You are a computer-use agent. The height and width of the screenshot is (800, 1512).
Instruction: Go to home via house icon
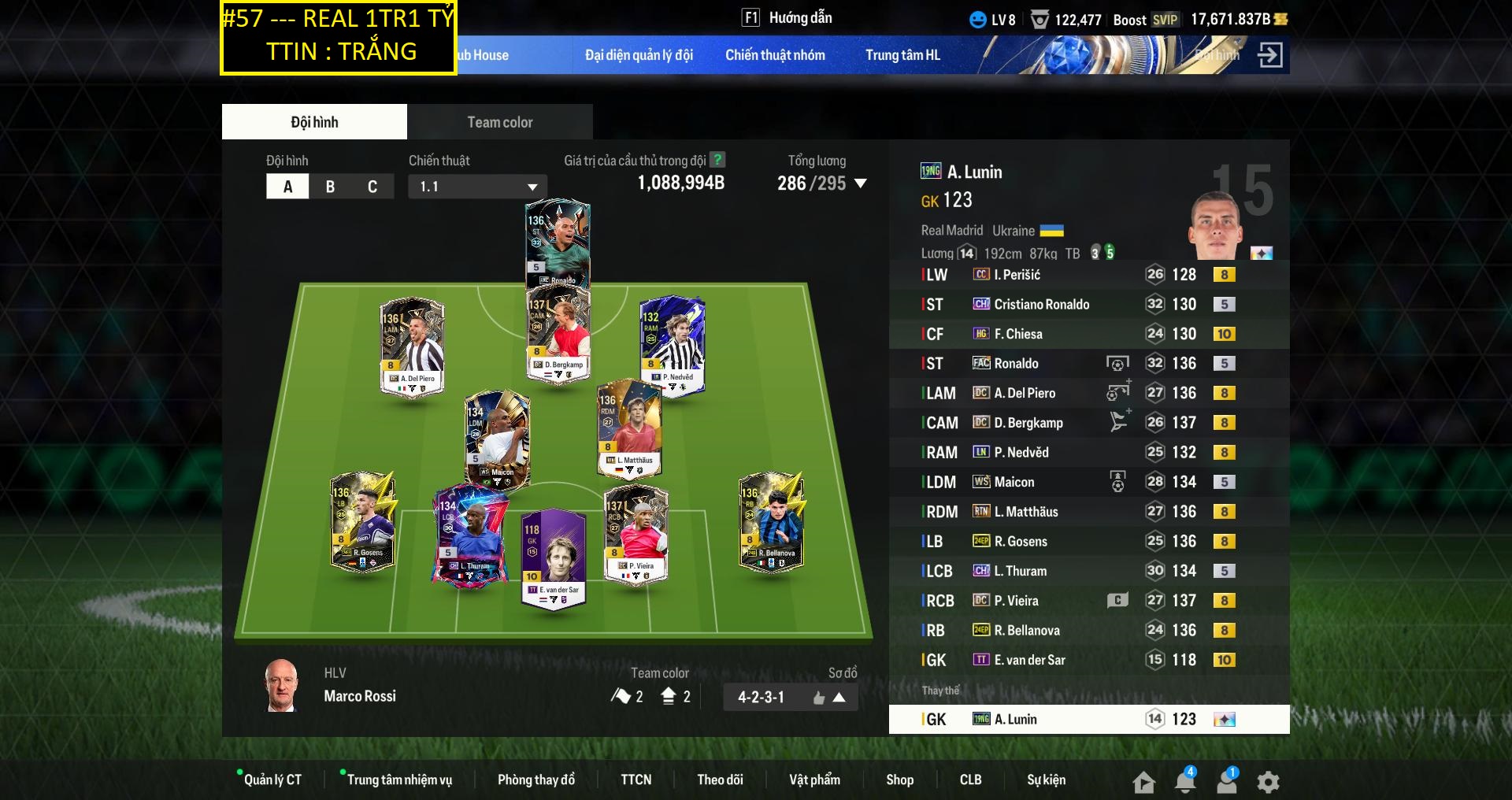pos(1143,782)
